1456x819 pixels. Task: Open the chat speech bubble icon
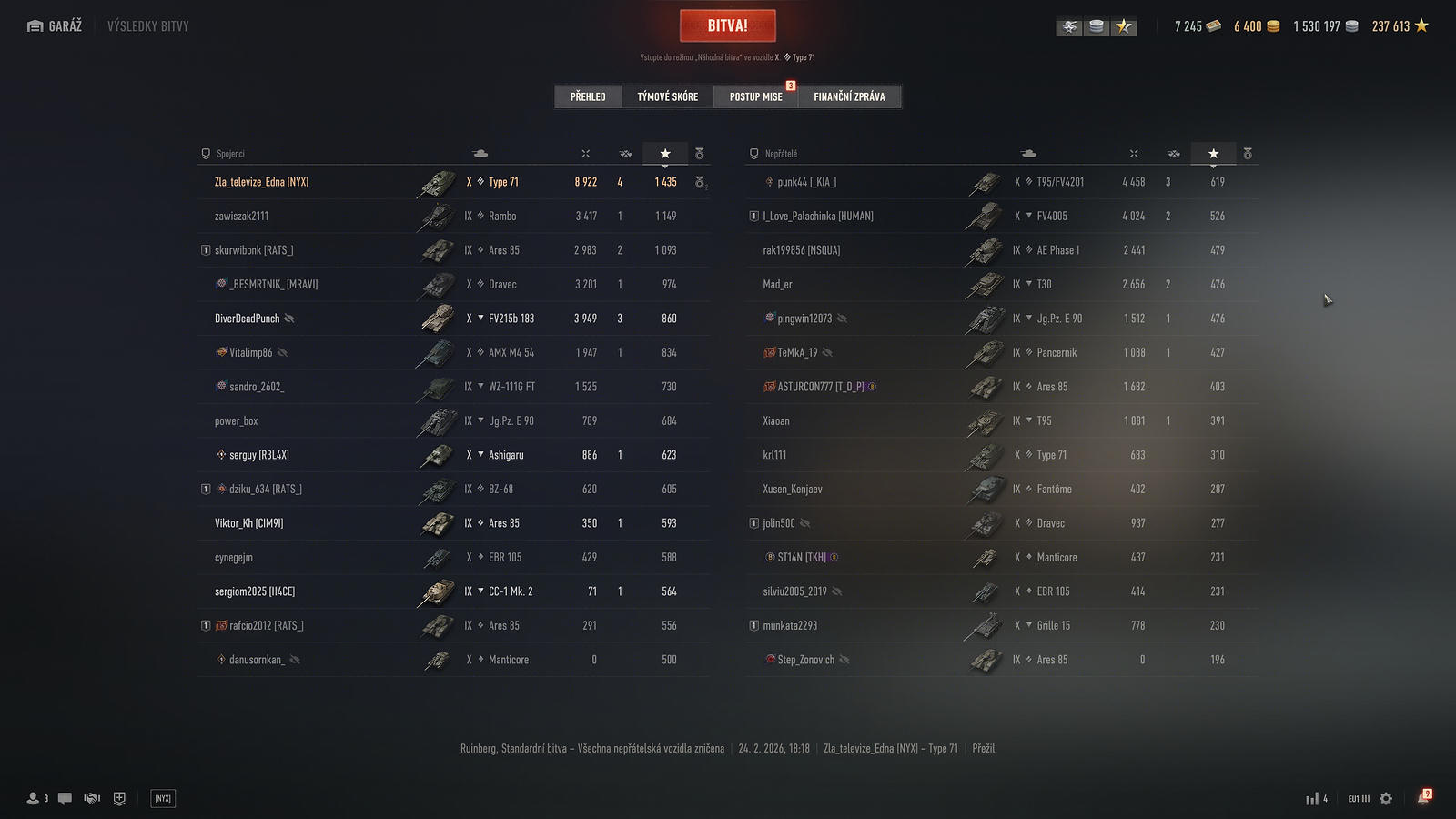click(65, 799)
